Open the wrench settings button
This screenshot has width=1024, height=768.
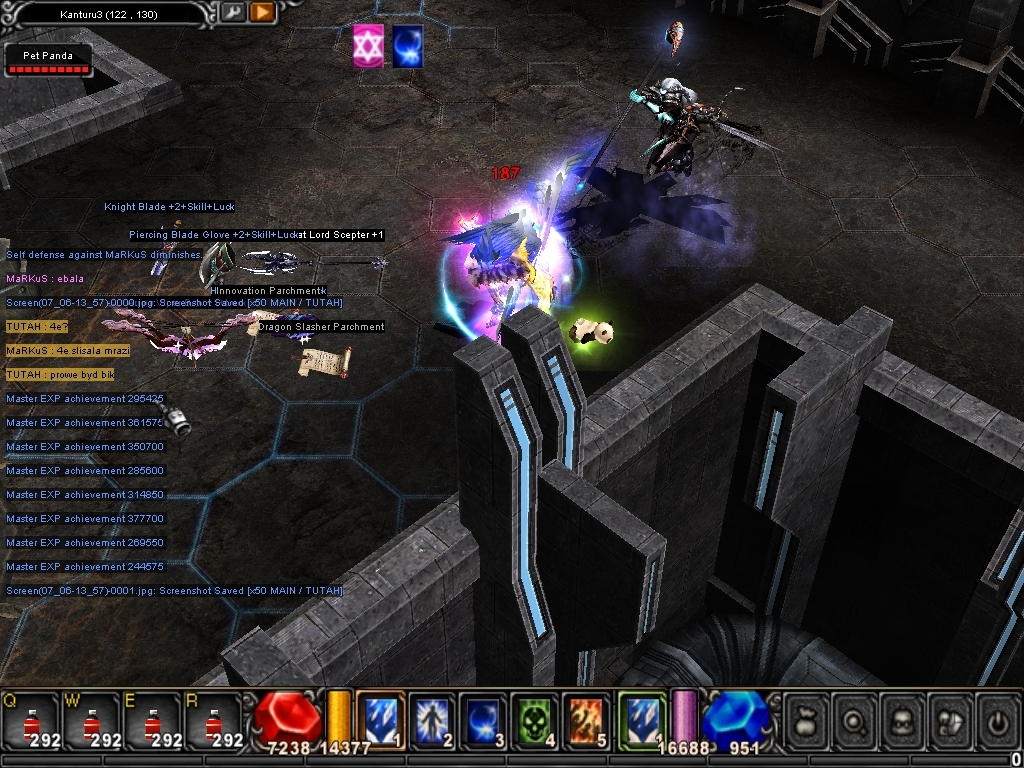click(x=232, y=13)
